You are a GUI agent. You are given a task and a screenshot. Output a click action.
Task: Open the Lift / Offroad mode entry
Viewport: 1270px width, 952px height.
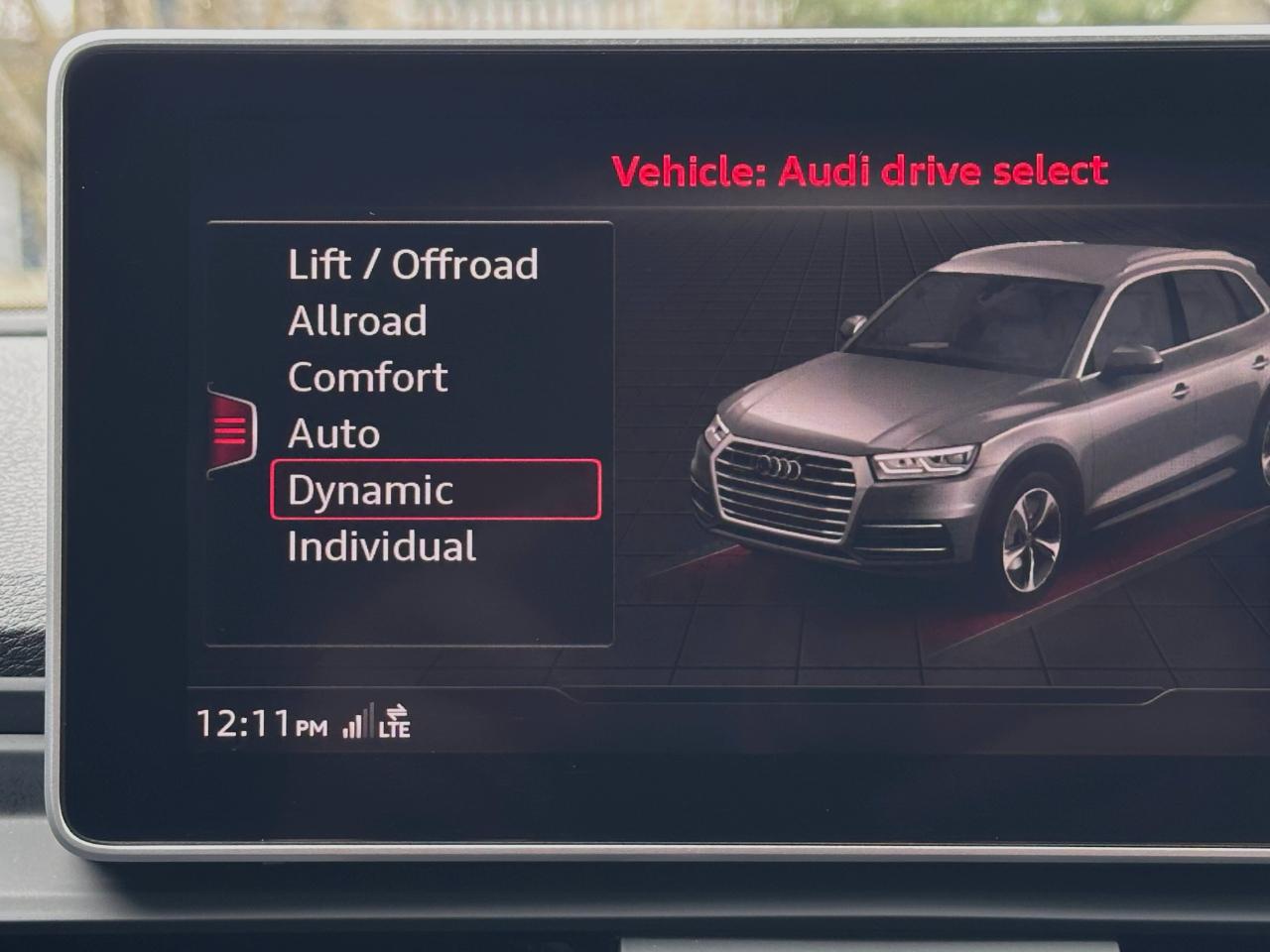point(412,264)
